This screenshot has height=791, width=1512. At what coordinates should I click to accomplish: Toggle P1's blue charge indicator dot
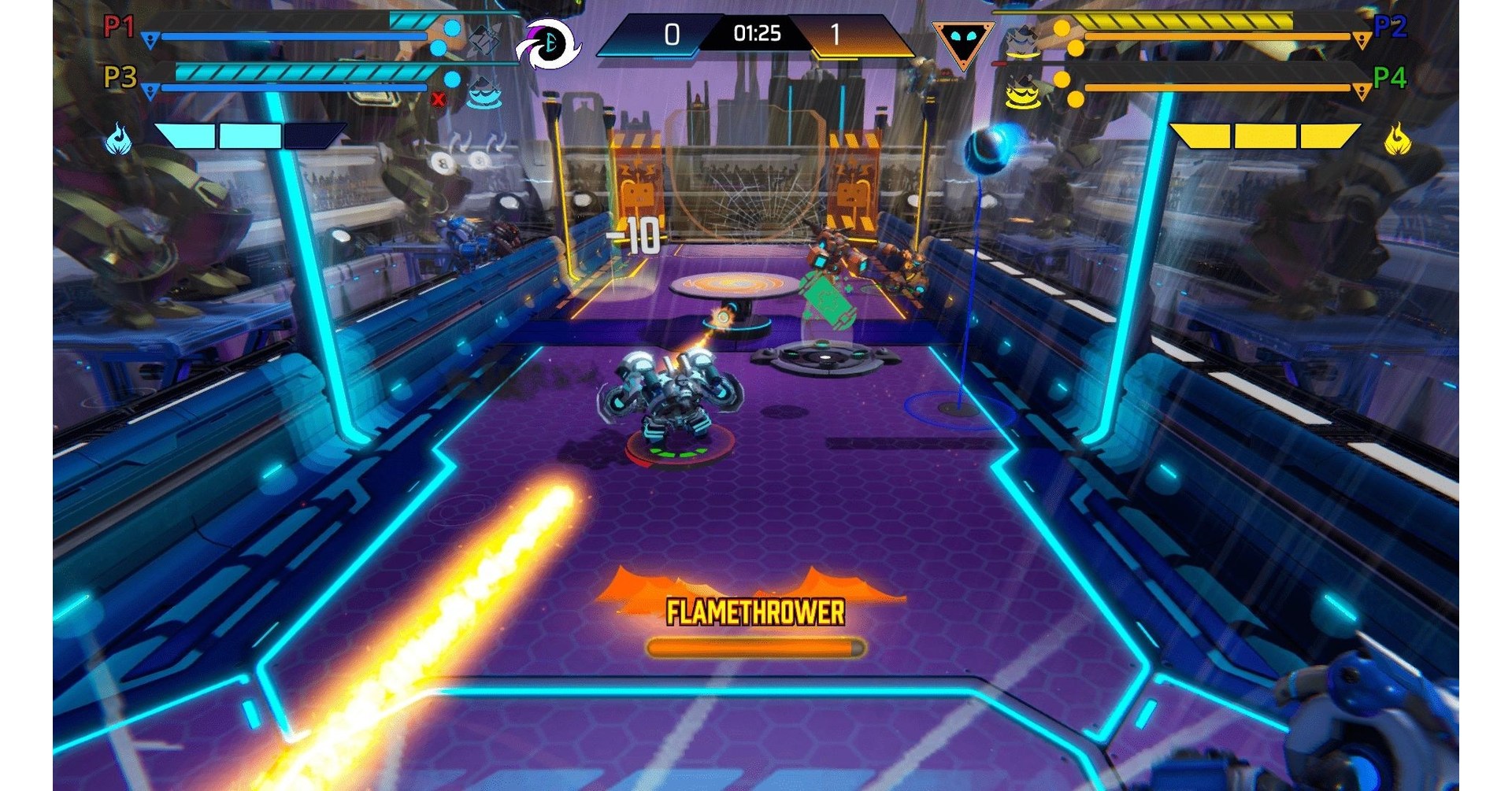450,27
